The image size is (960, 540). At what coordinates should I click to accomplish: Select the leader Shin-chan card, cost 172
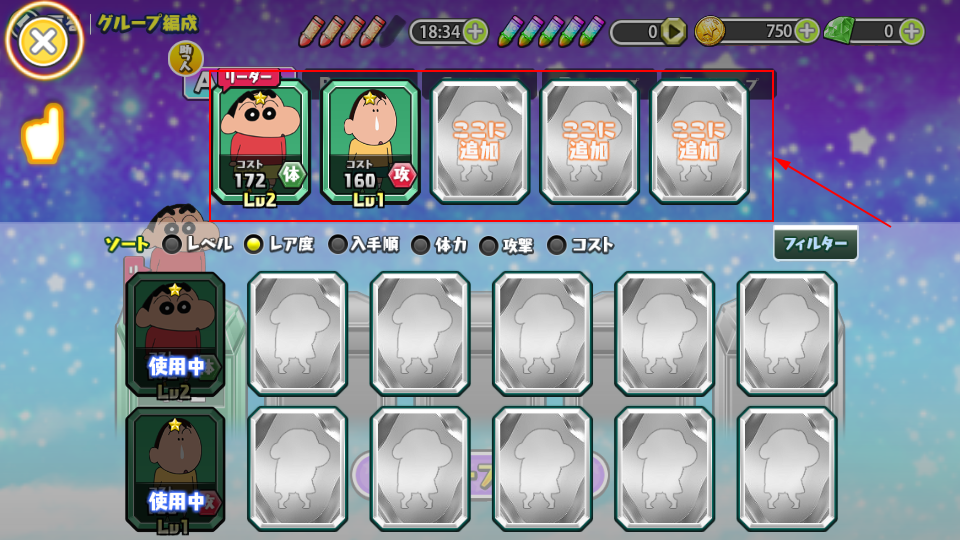click(x=261, y=141)
